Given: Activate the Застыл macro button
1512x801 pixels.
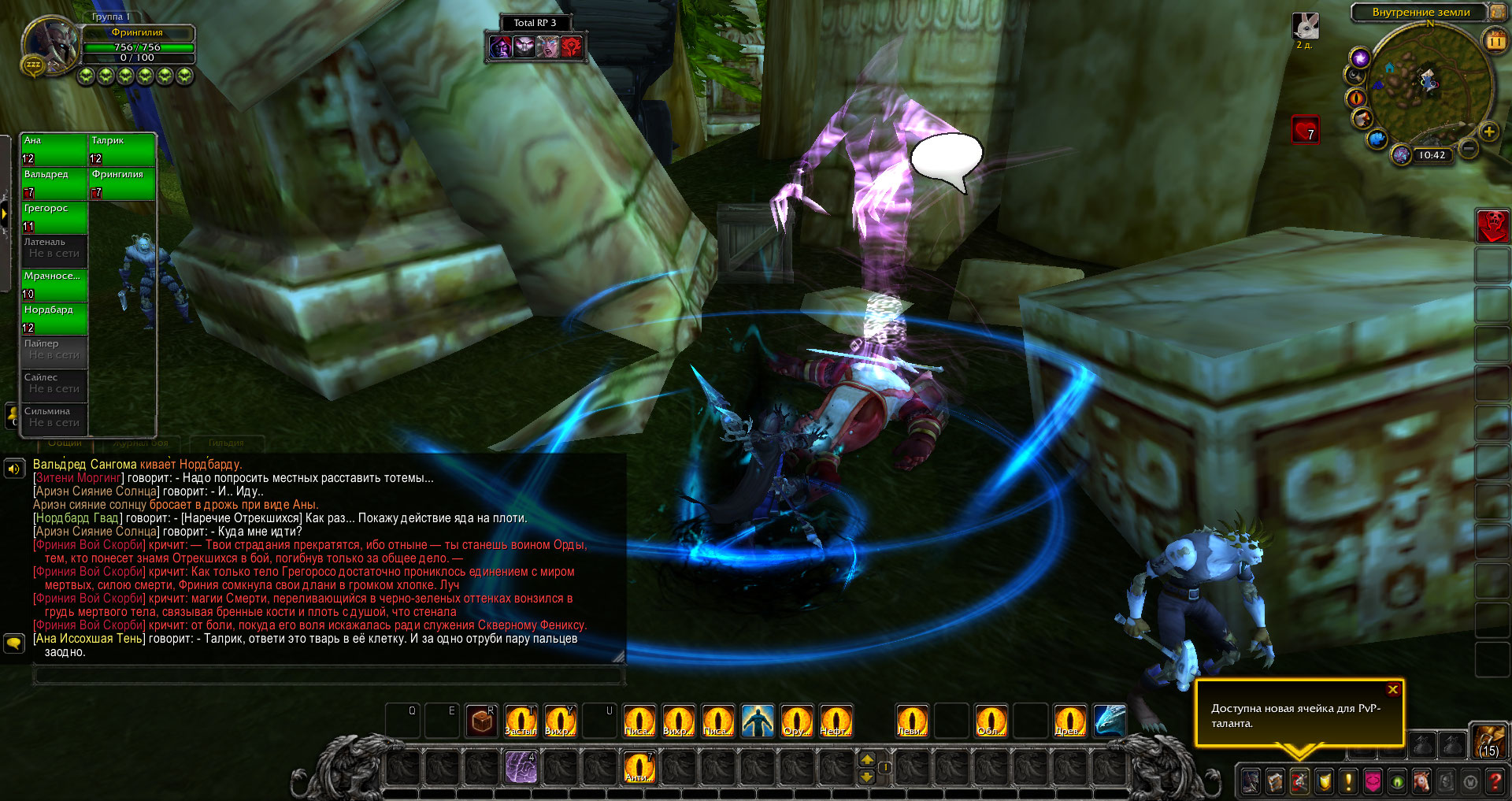Looking at the screenshot, I should coord(521,721).
